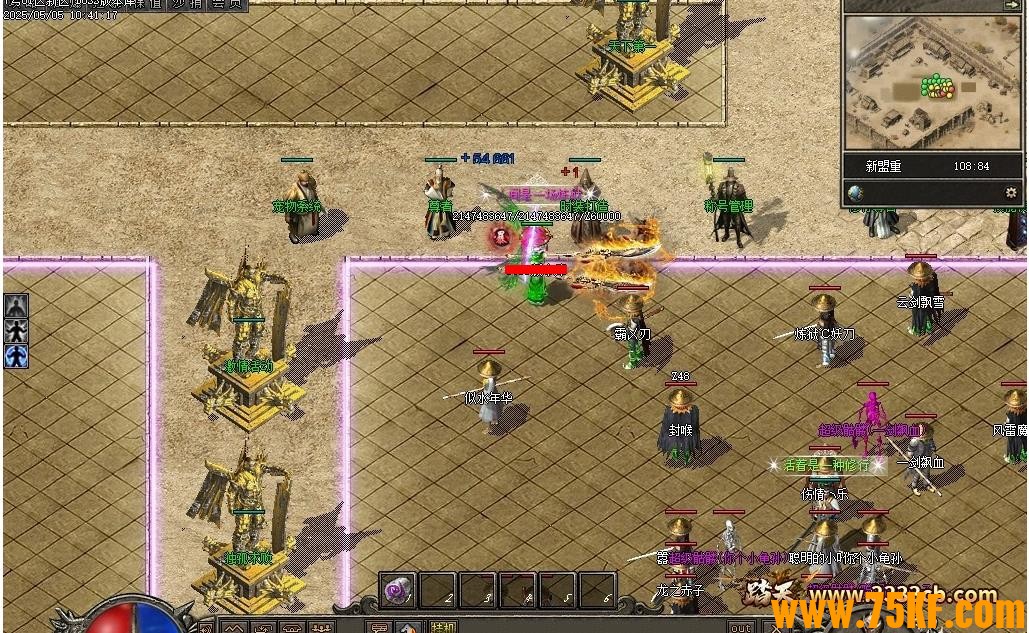Select the purple scroll in the first hotbar slot
The width and height of the screenshot is (1029, 633).
point(397,589)
